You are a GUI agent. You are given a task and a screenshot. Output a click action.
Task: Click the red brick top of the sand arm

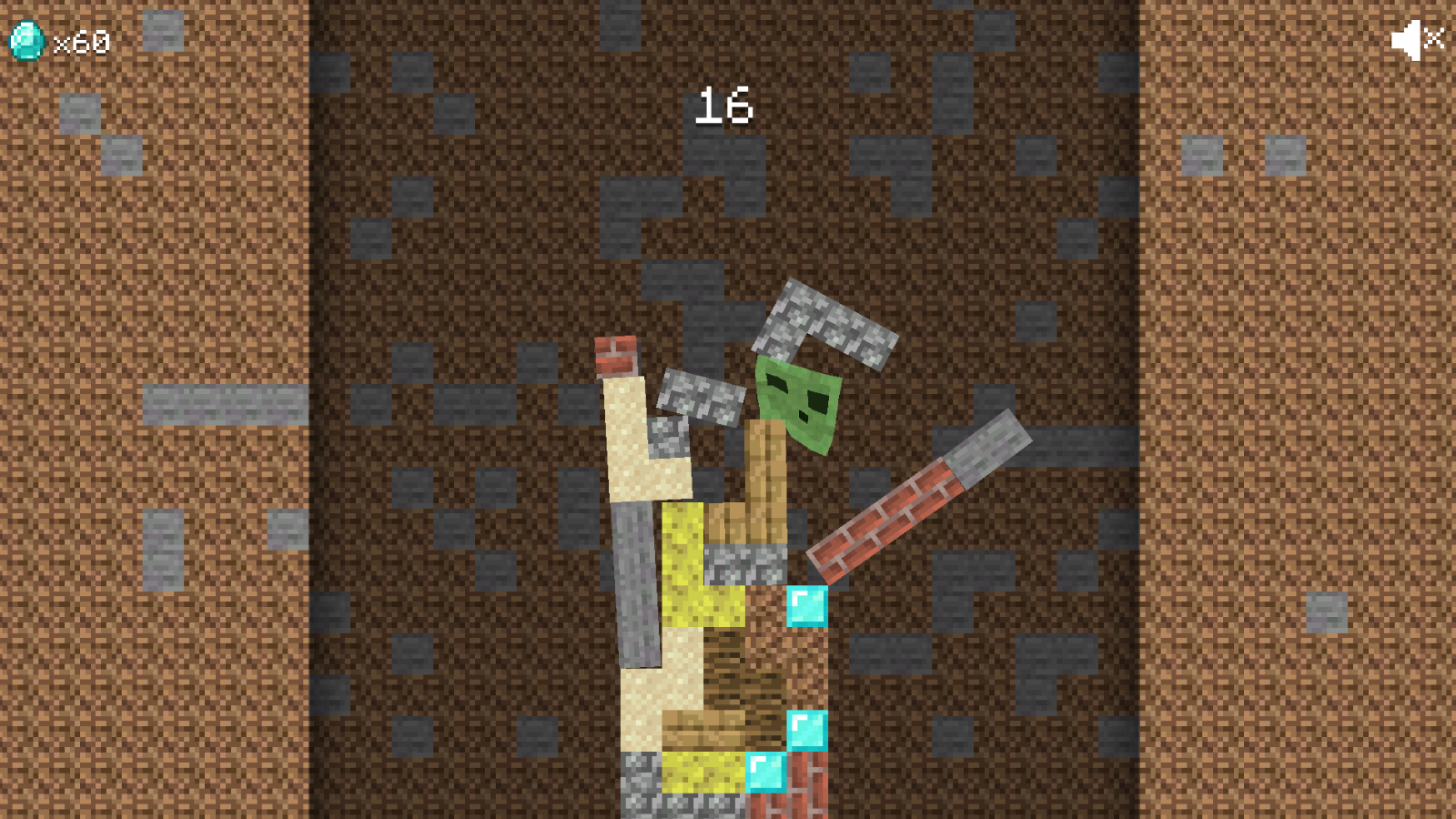tap(617, 355)
